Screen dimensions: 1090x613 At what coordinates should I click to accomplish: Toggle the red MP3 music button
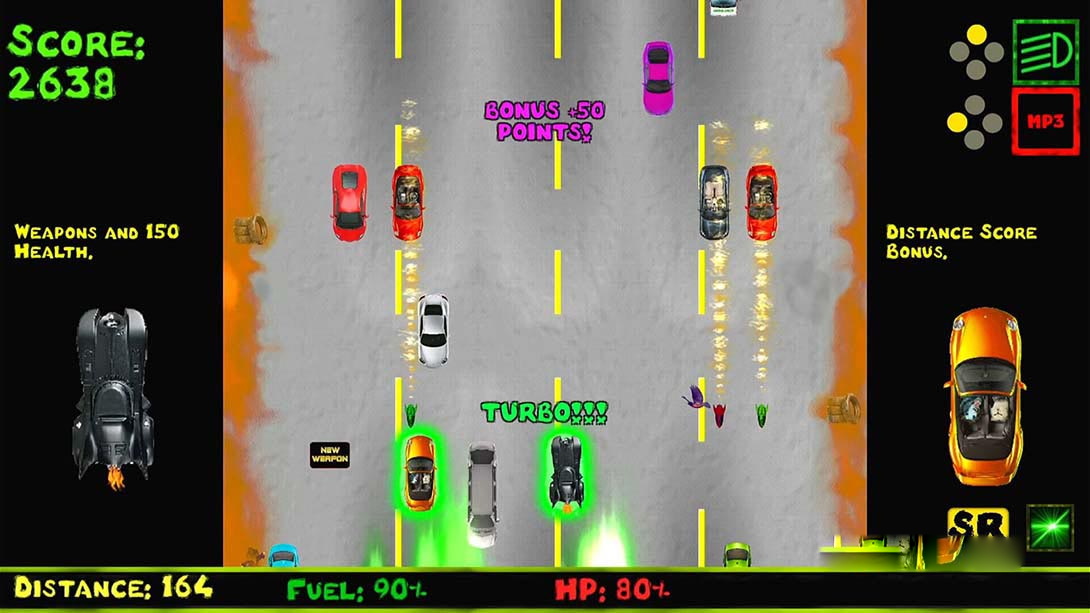(1044, 121)
